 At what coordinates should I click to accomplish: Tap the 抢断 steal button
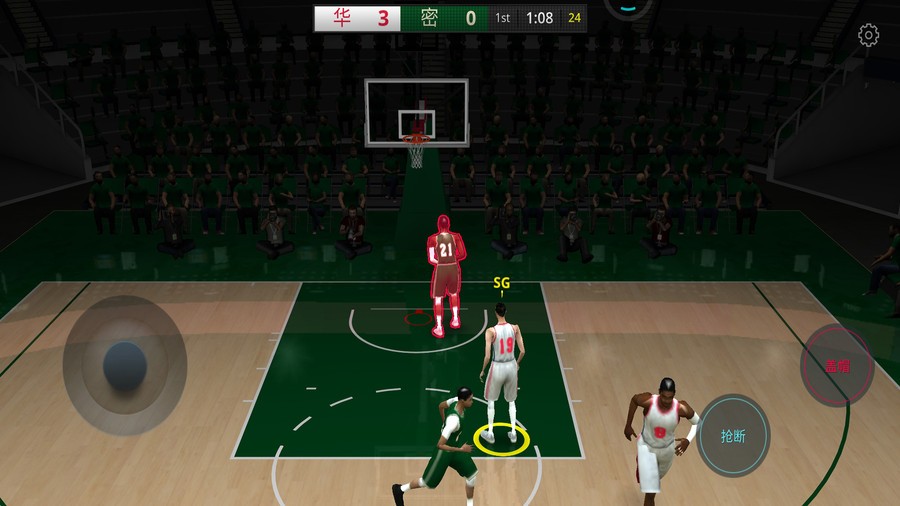coord(733,436)
